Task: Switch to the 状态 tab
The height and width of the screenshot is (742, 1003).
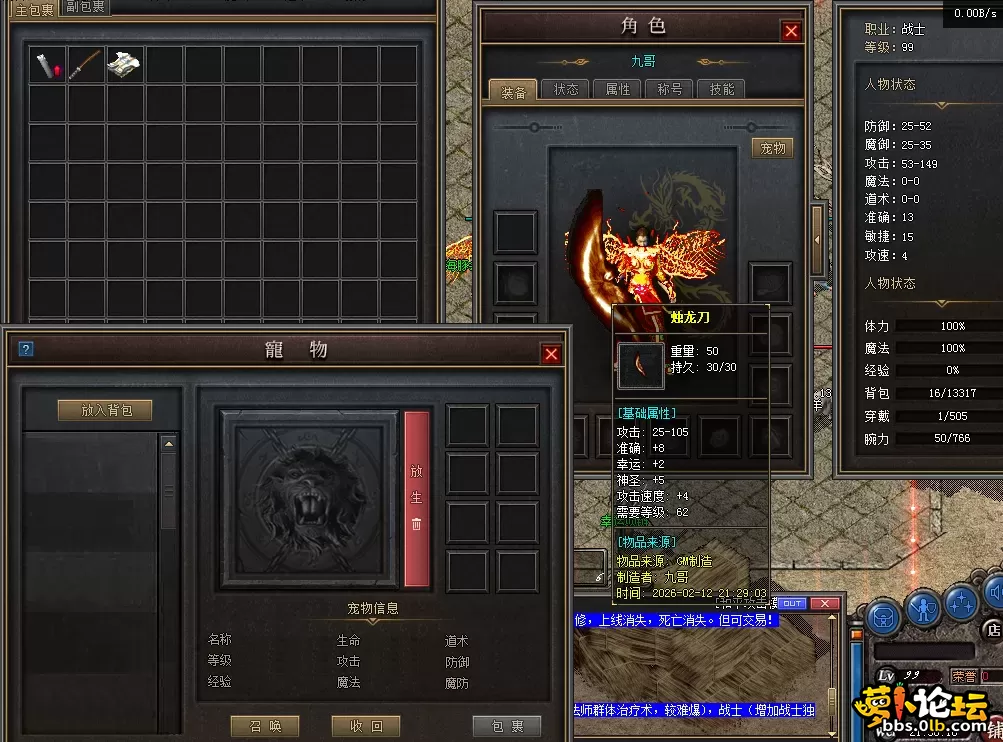Action: pyautogui.click(x=566, y=90)
